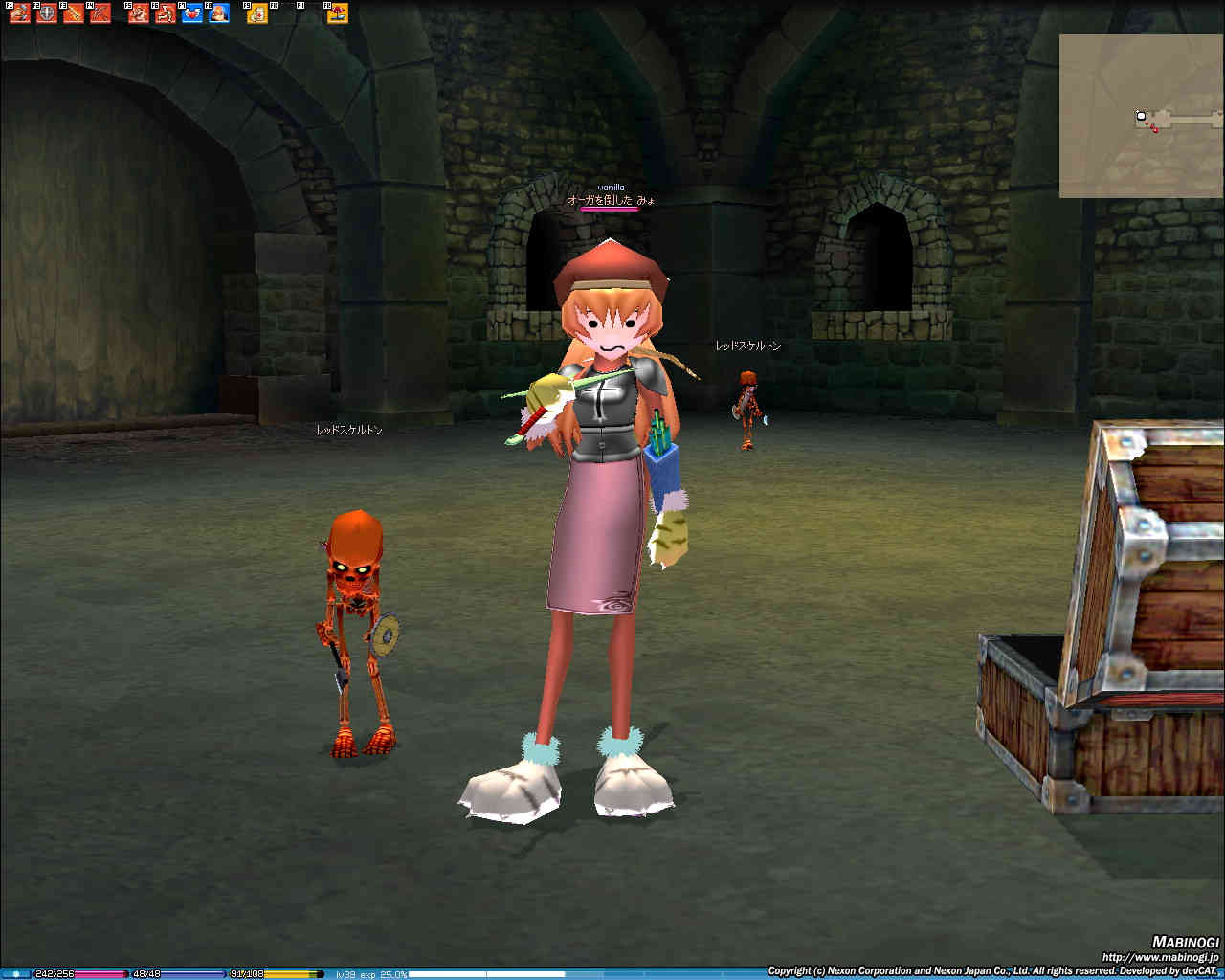Screen dimensions: 1225x980
Task: Activate the F12 umbrella rest skill icon
Action: tap(338, 13)
